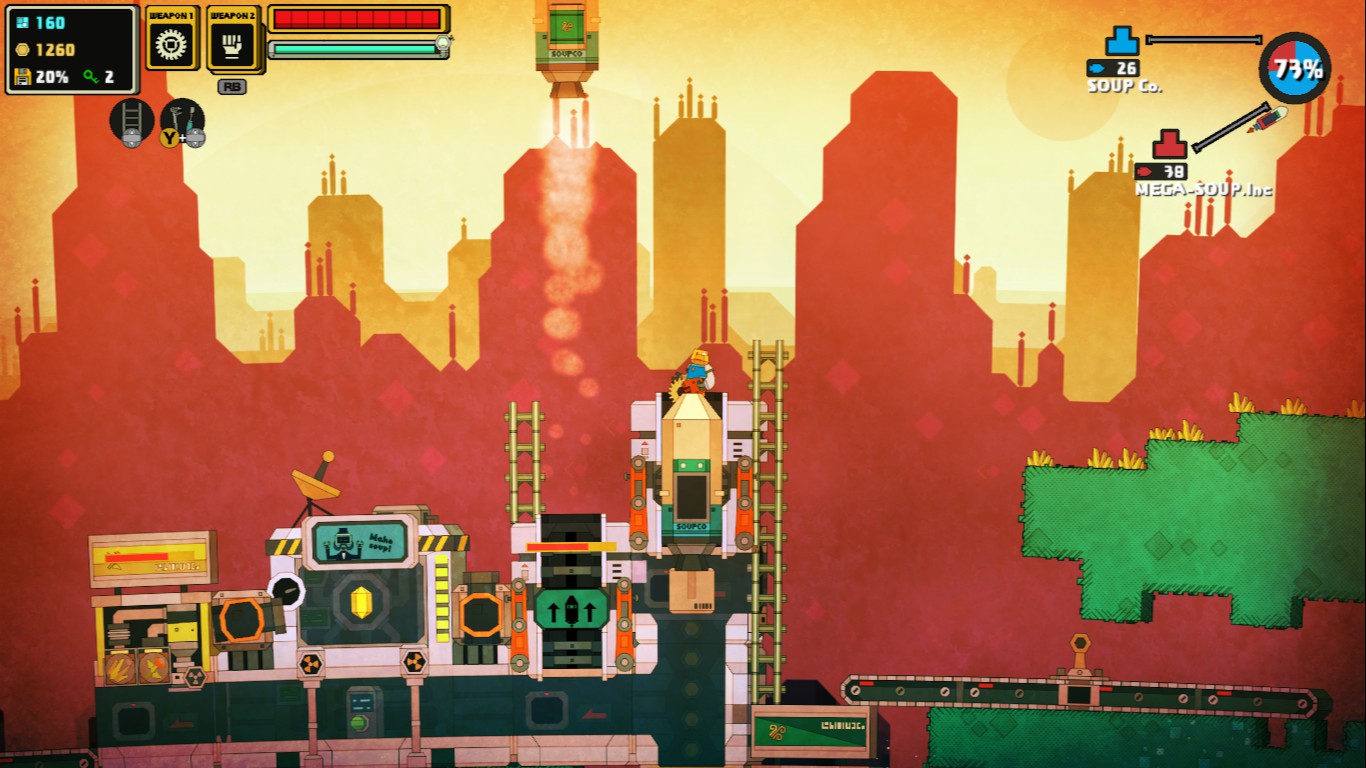Open the 73% market share pie chart

1295,68
